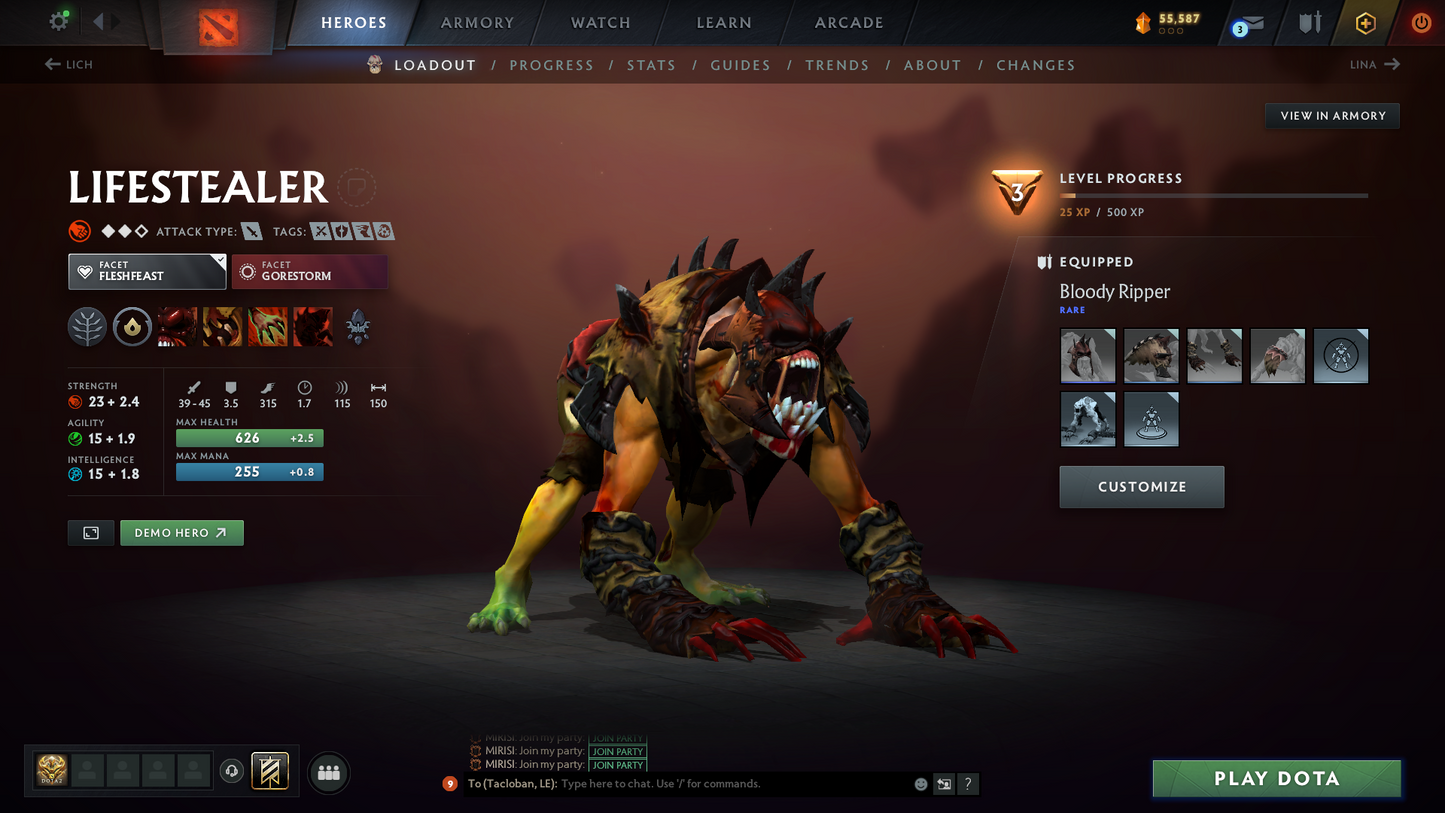Click the Dota Plus hexagon icon
Image resolution: width=1445 pixels, height=813 pixels.
point(1365,22)
